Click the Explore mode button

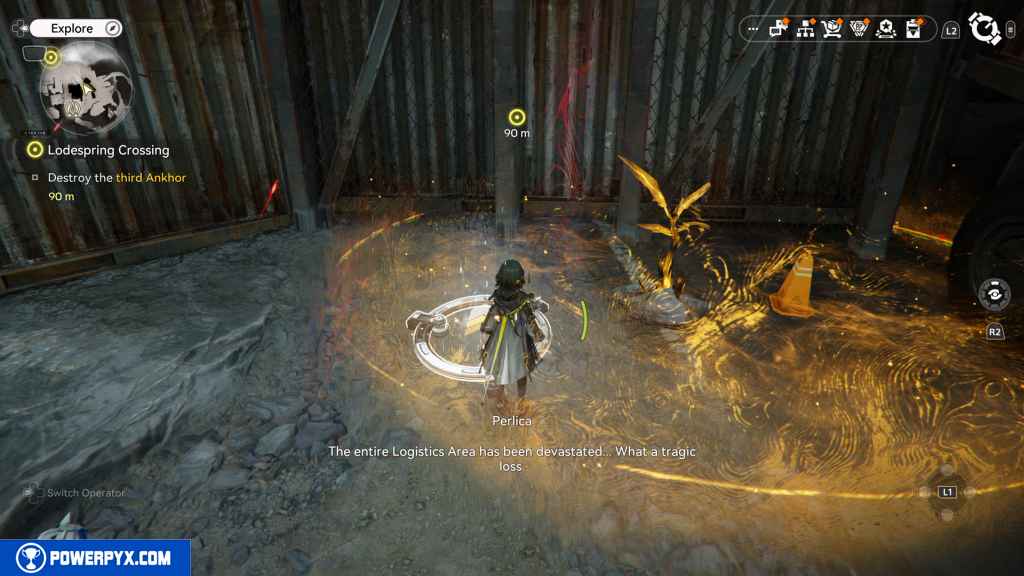[74, 28]
